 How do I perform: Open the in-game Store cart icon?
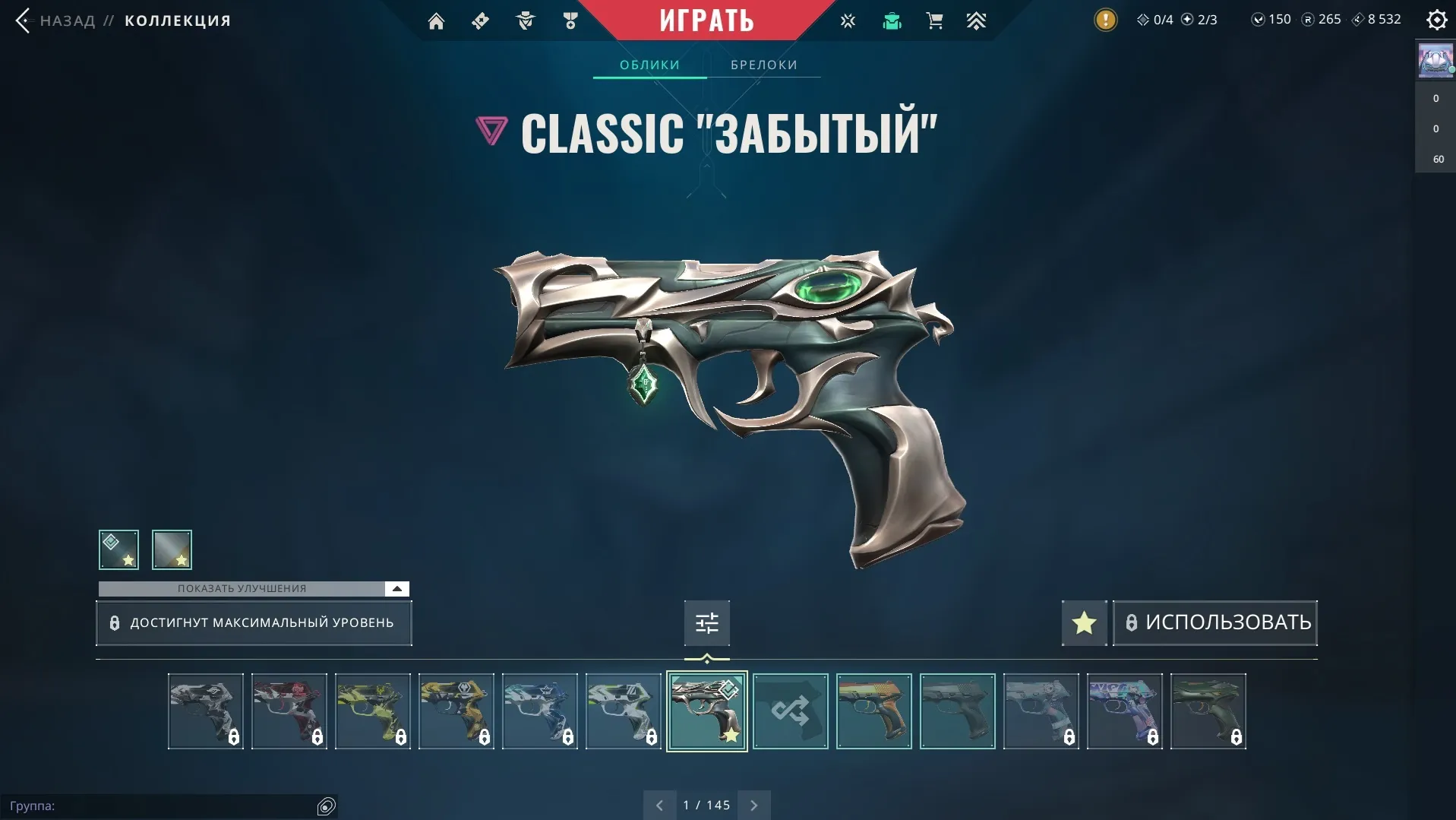coord(934,21)
